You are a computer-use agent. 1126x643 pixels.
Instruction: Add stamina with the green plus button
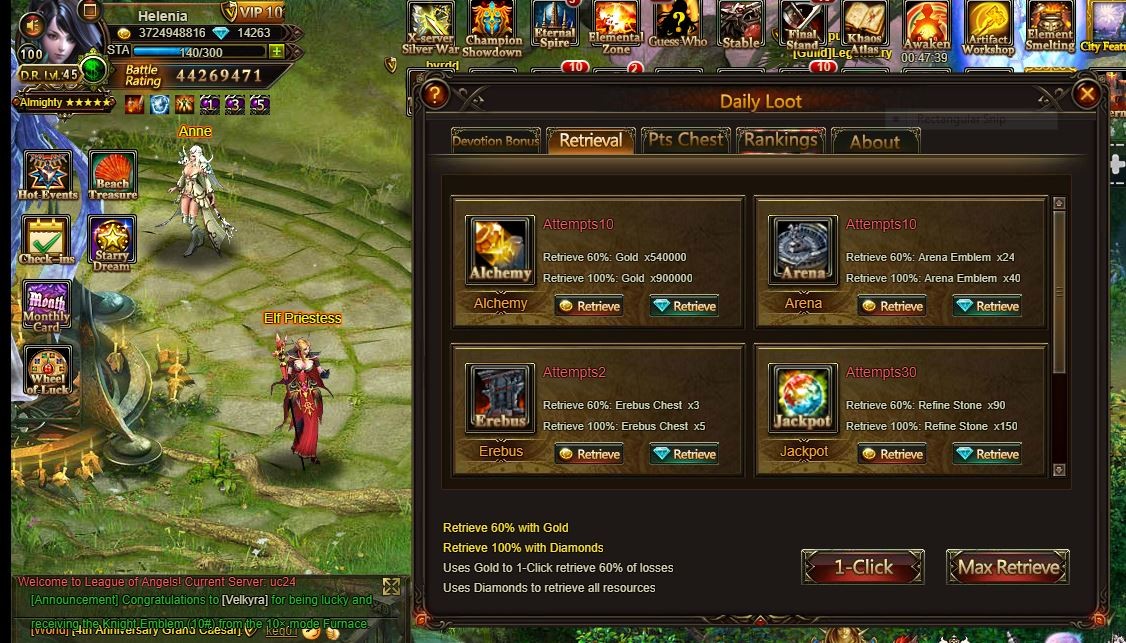276,51
